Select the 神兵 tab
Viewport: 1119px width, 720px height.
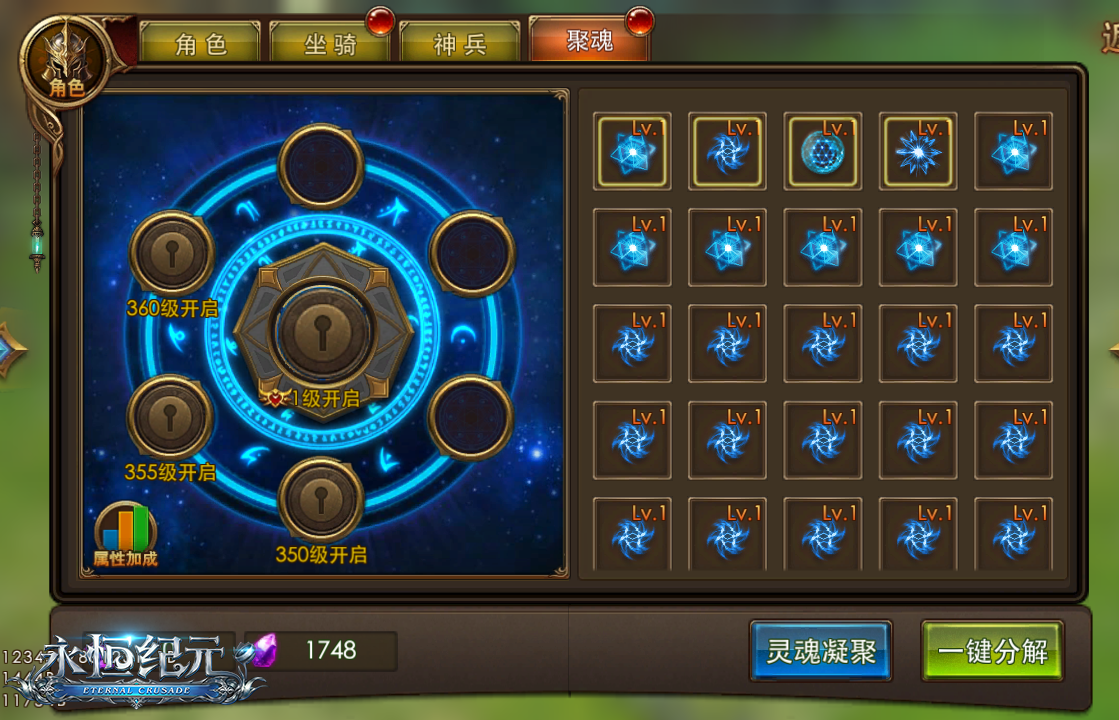pyautogui.click(x=459, y=43)
